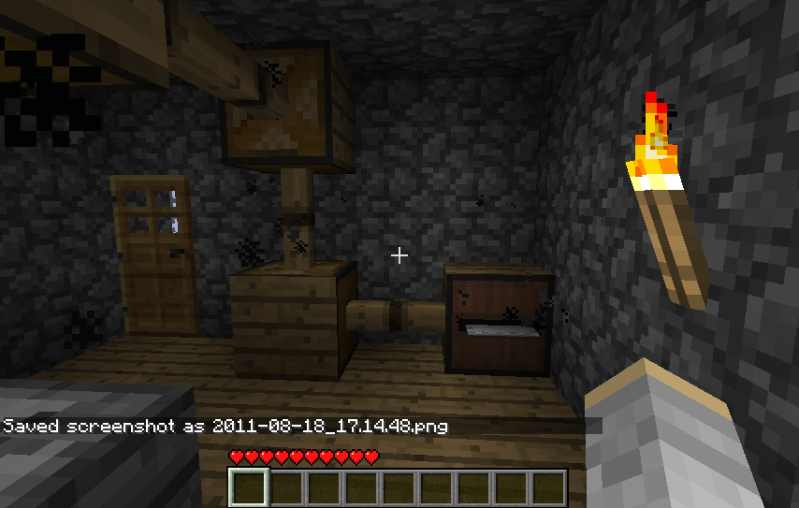Image resolution: width=799 pixels, height=508 pixels.
Task: Select the highlighted hotbar slot
Action: (x=249, y=488)
